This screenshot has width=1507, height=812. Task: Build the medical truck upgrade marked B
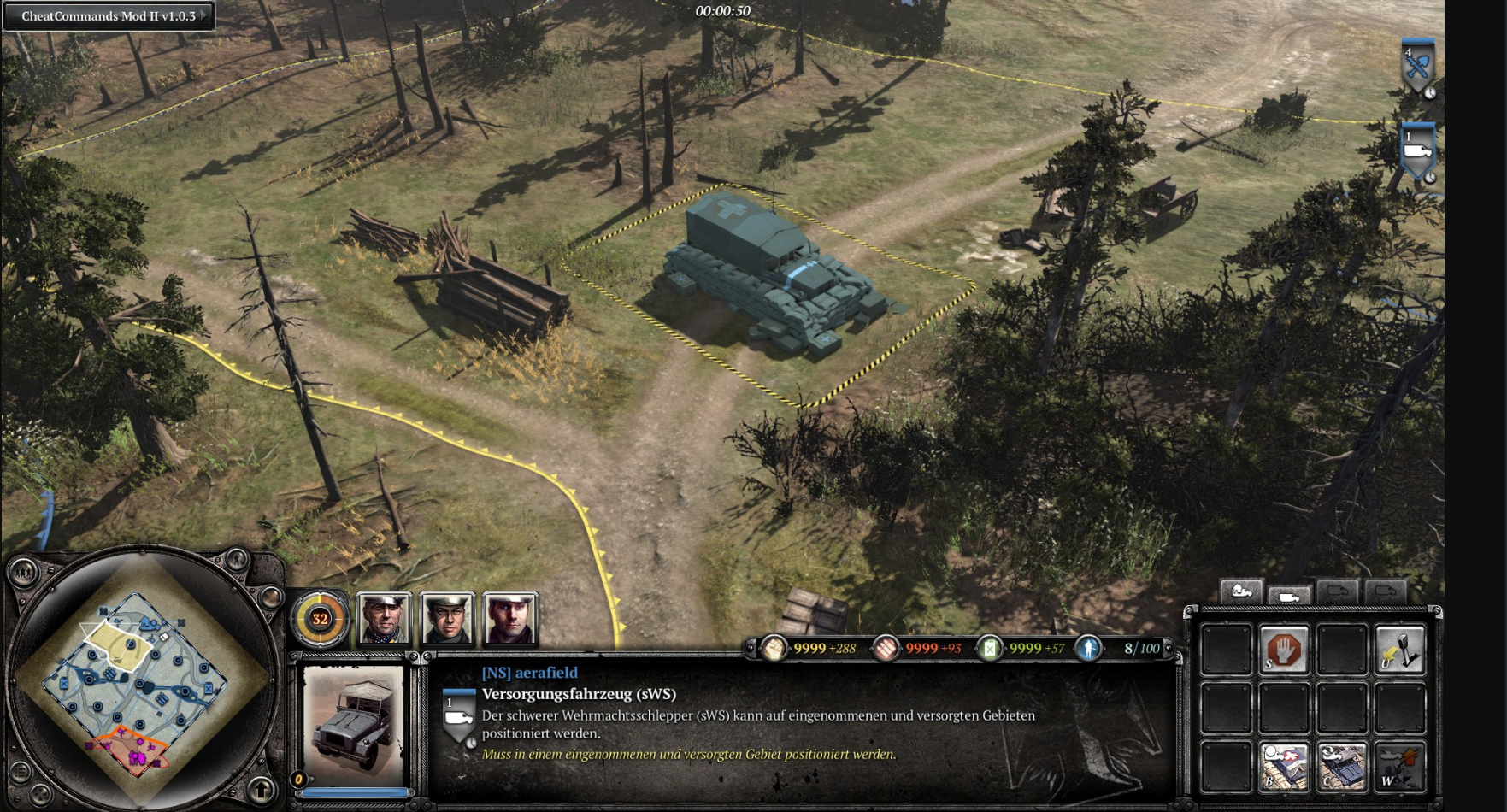(1284, 766)
